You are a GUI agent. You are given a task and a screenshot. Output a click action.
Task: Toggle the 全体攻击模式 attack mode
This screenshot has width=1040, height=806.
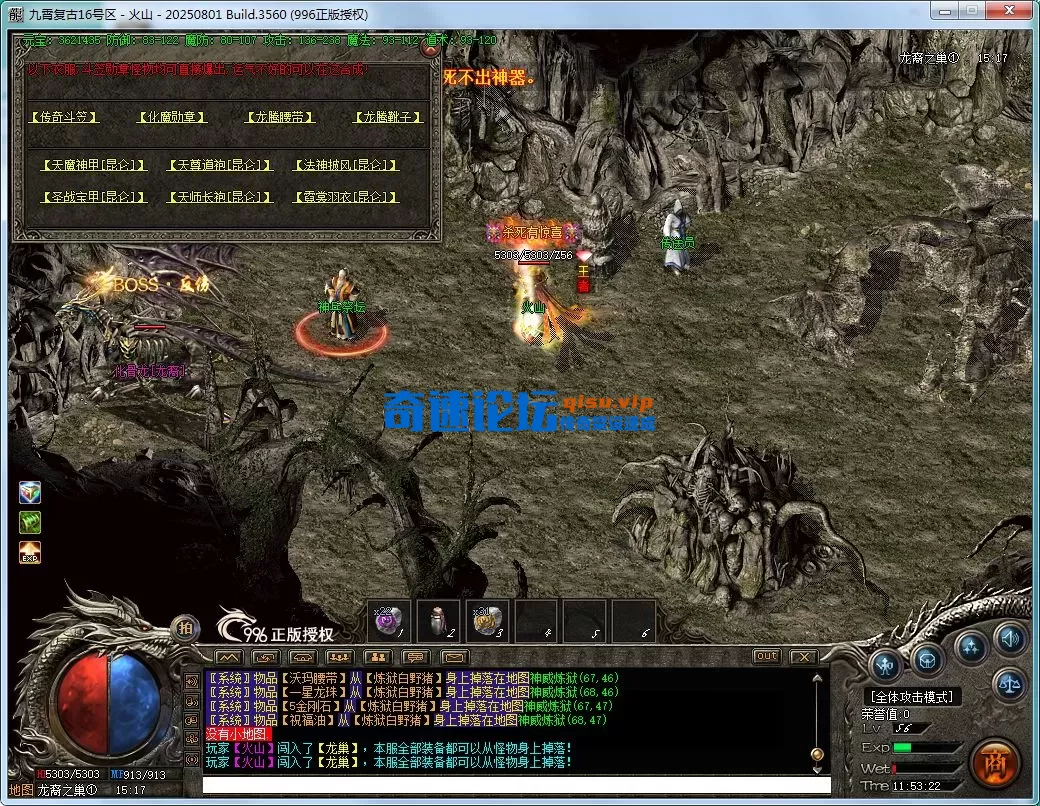point(911,697)
